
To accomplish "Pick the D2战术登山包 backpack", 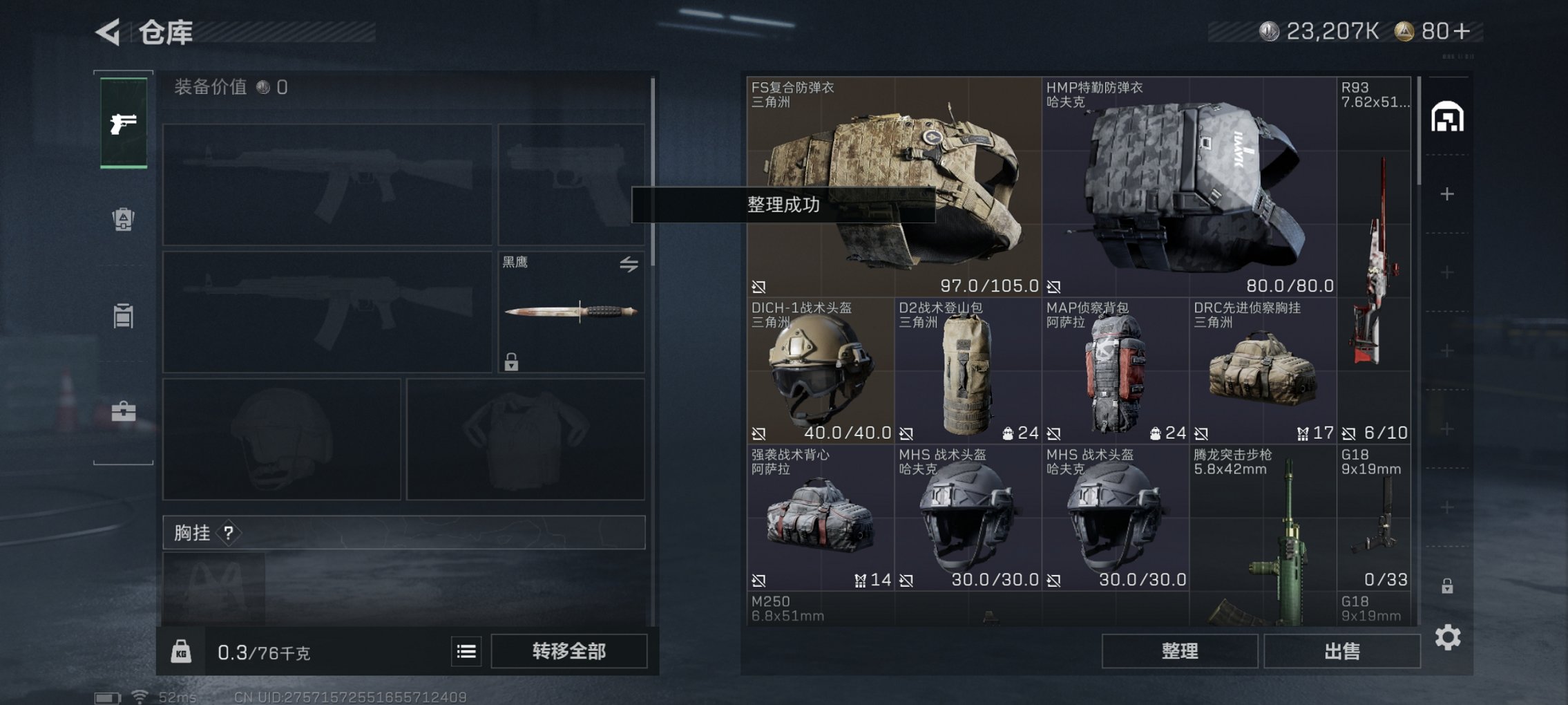I will tap(967, 371).
